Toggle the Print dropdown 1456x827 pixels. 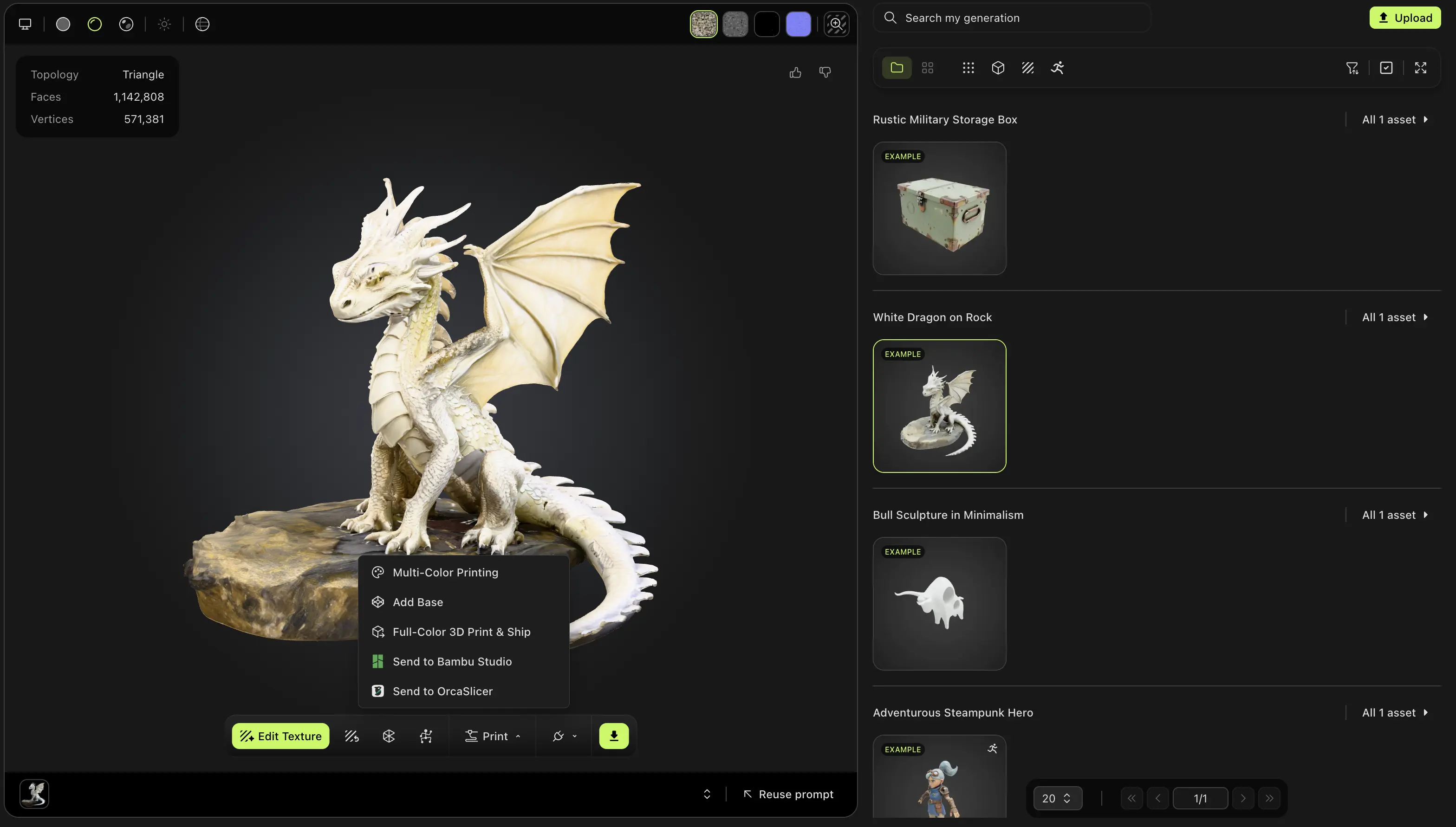tap(493, 736)
